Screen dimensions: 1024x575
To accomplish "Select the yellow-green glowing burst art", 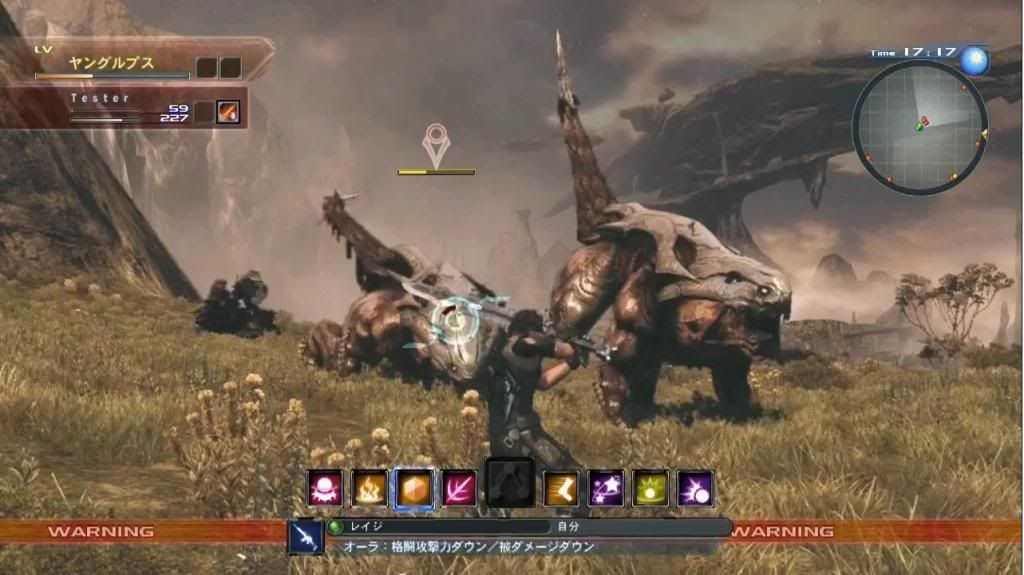I will pyautogui.click(x=650, y=488).
